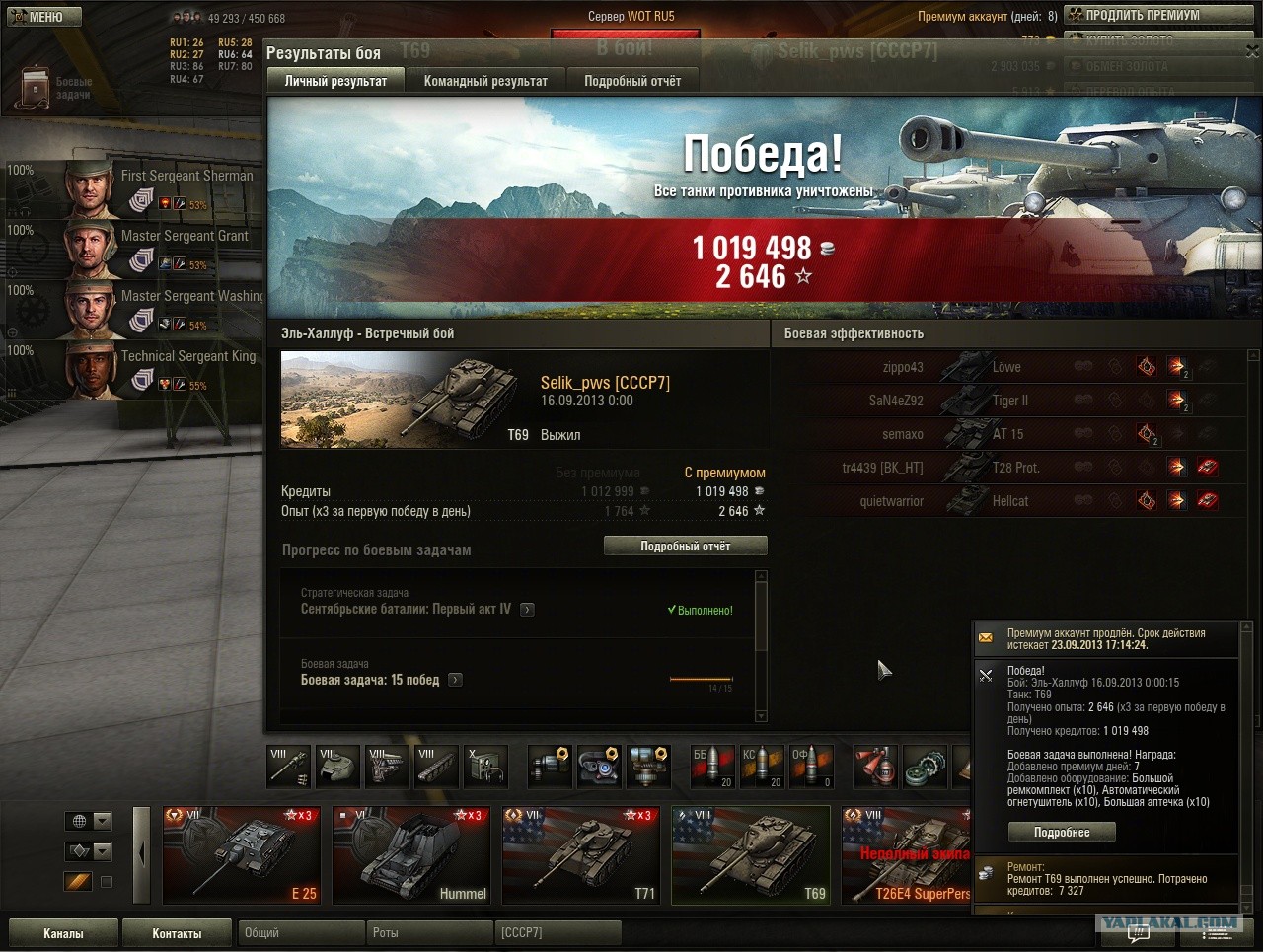
Task: Open the Меню button
Action: [x=41, y=17]
